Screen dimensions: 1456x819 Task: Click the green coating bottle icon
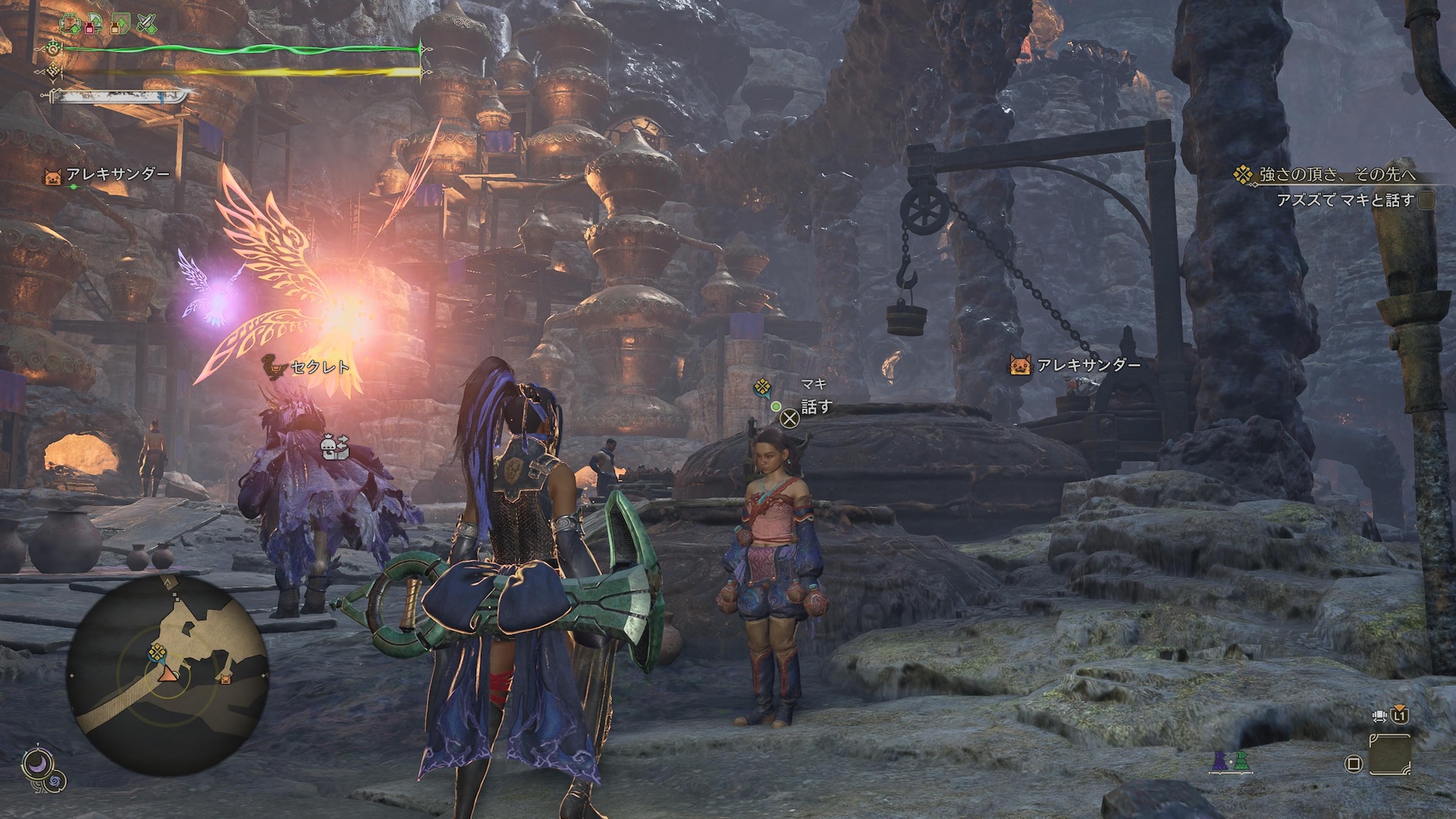1241,761
